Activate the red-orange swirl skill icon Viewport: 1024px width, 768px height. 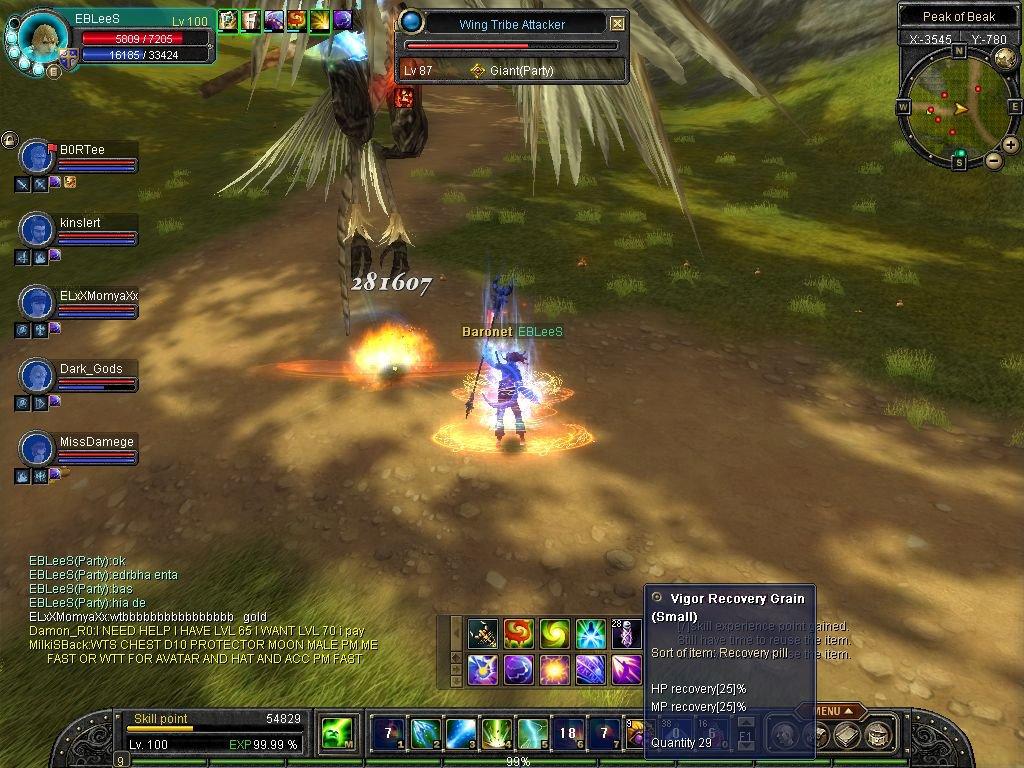point(518,633)
